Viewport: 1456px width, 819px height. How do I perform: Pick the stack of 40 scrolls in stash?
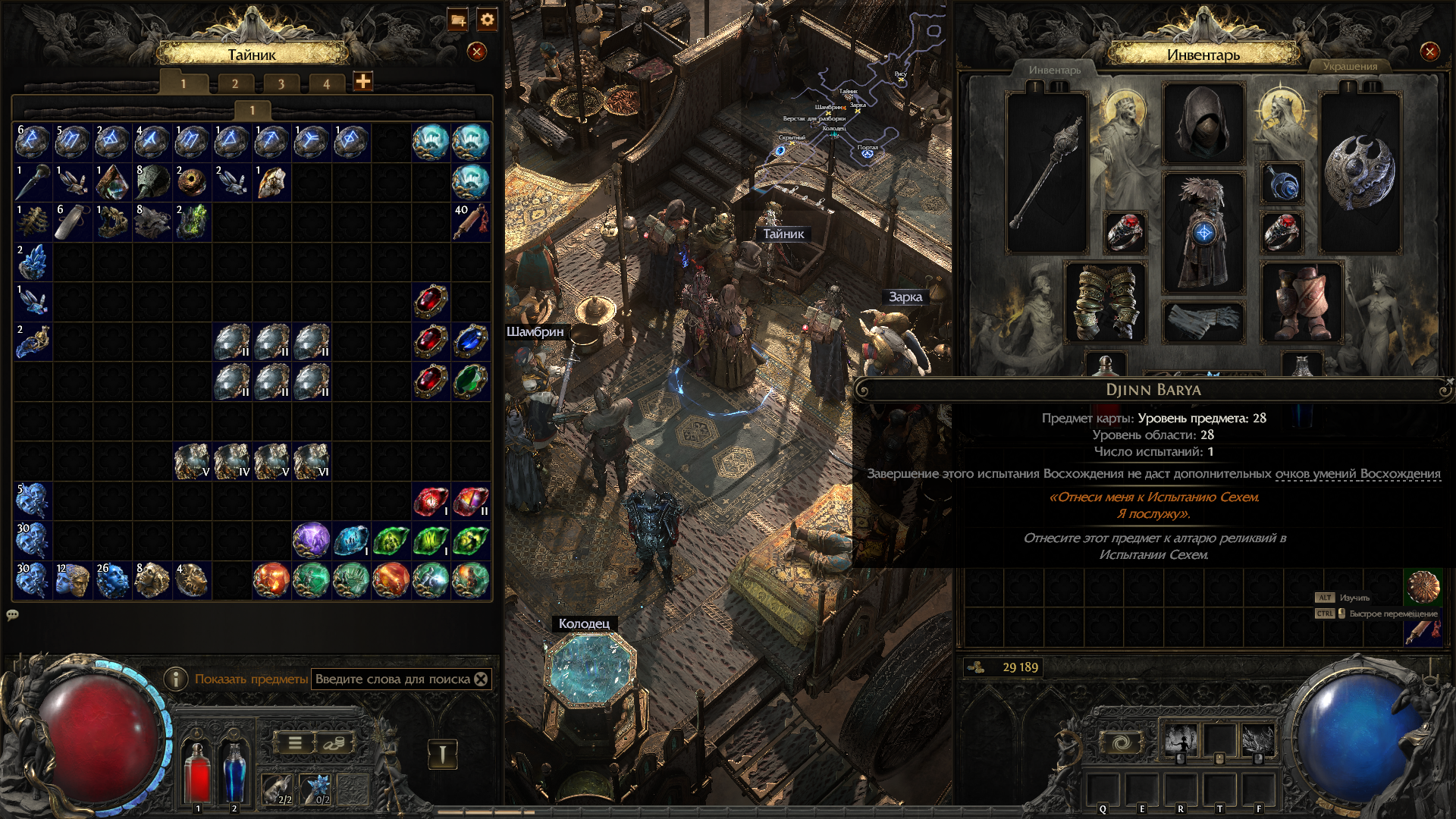pos(470,221)
